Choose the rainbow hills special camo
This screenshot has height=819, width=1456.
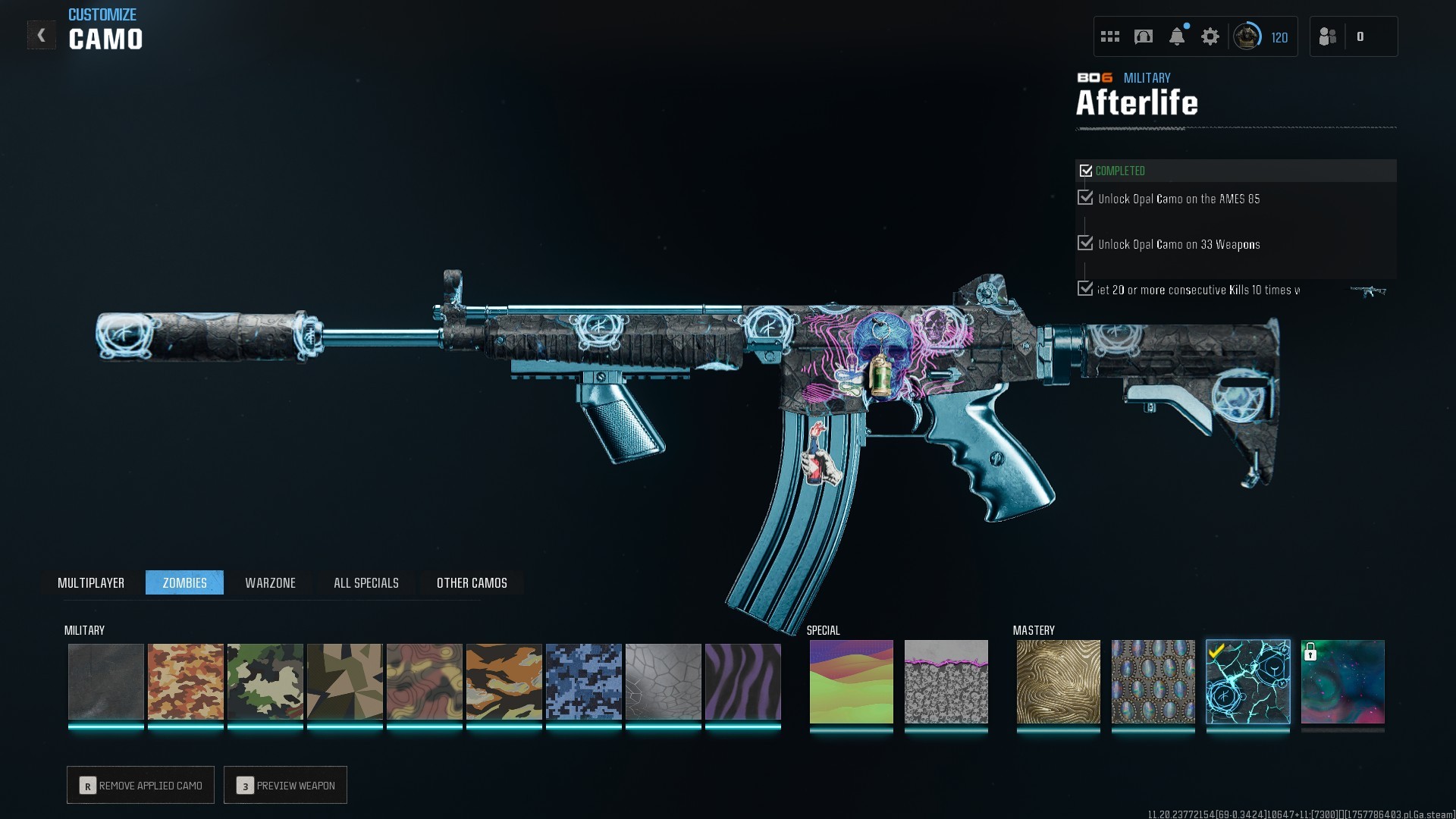tap(851, 681)
